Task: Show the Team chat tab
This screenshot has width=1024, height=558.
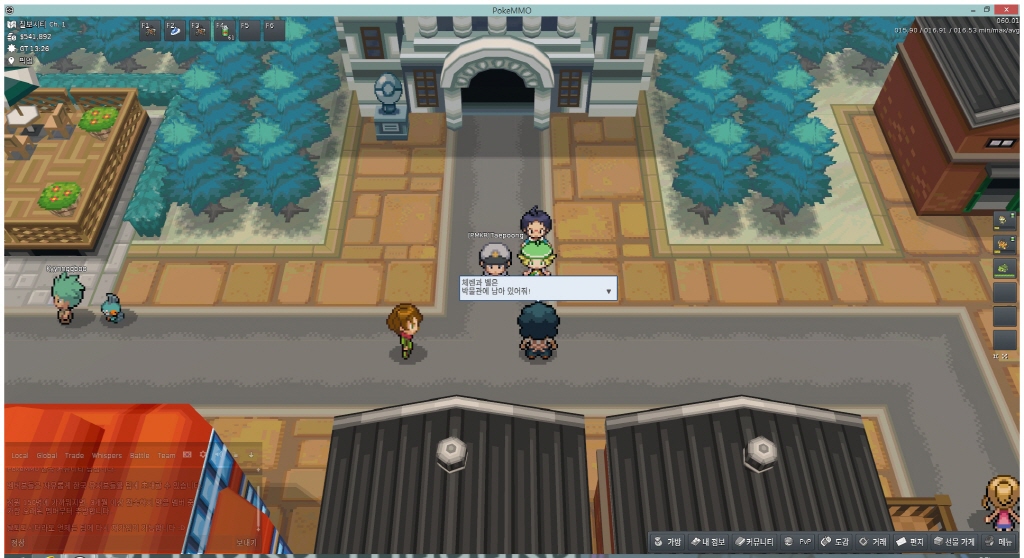Action: click(166, 455)
